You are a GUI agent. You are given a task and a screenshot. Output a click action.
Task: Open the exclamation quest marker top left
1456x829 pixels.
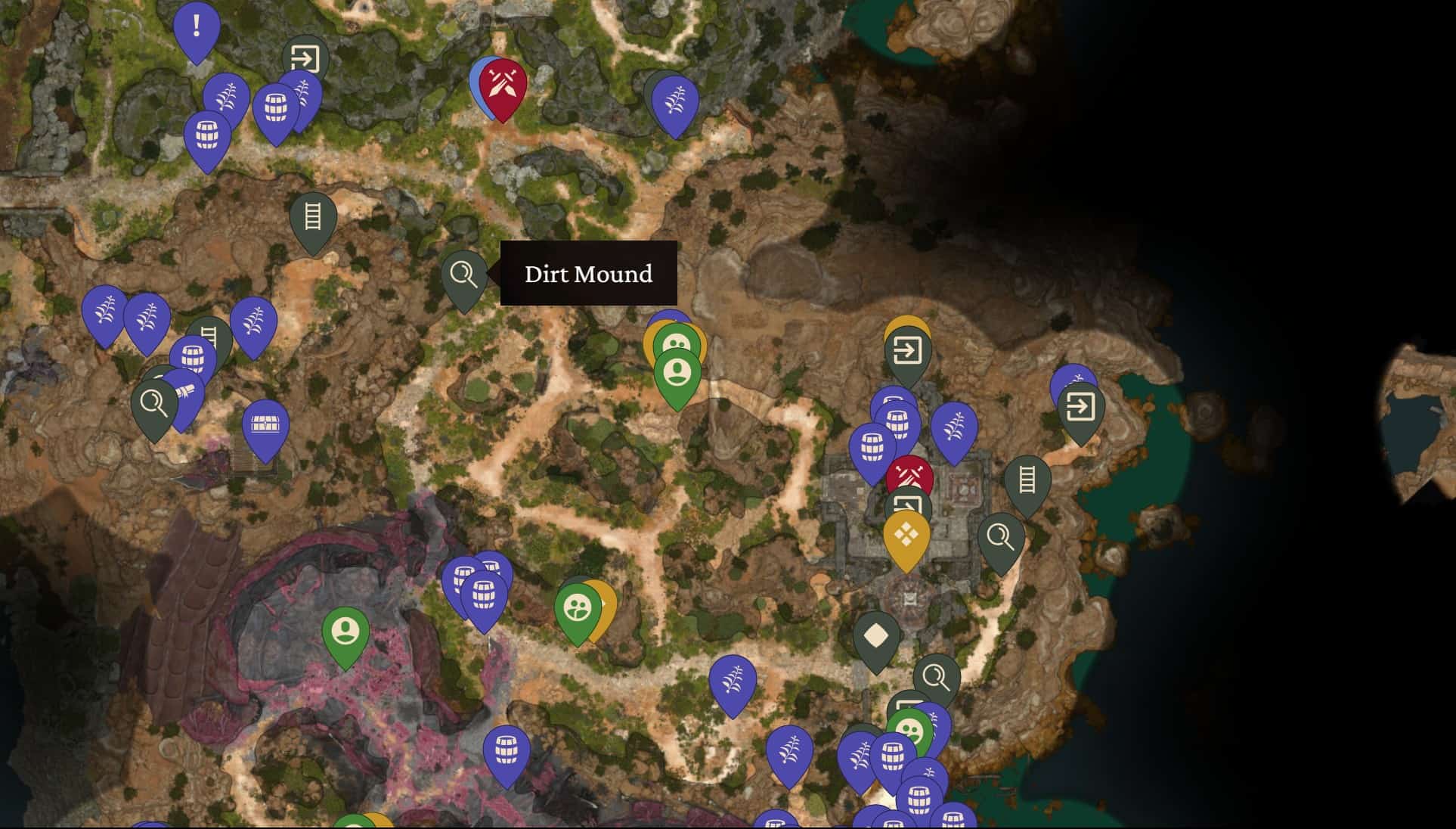[195, 30]
